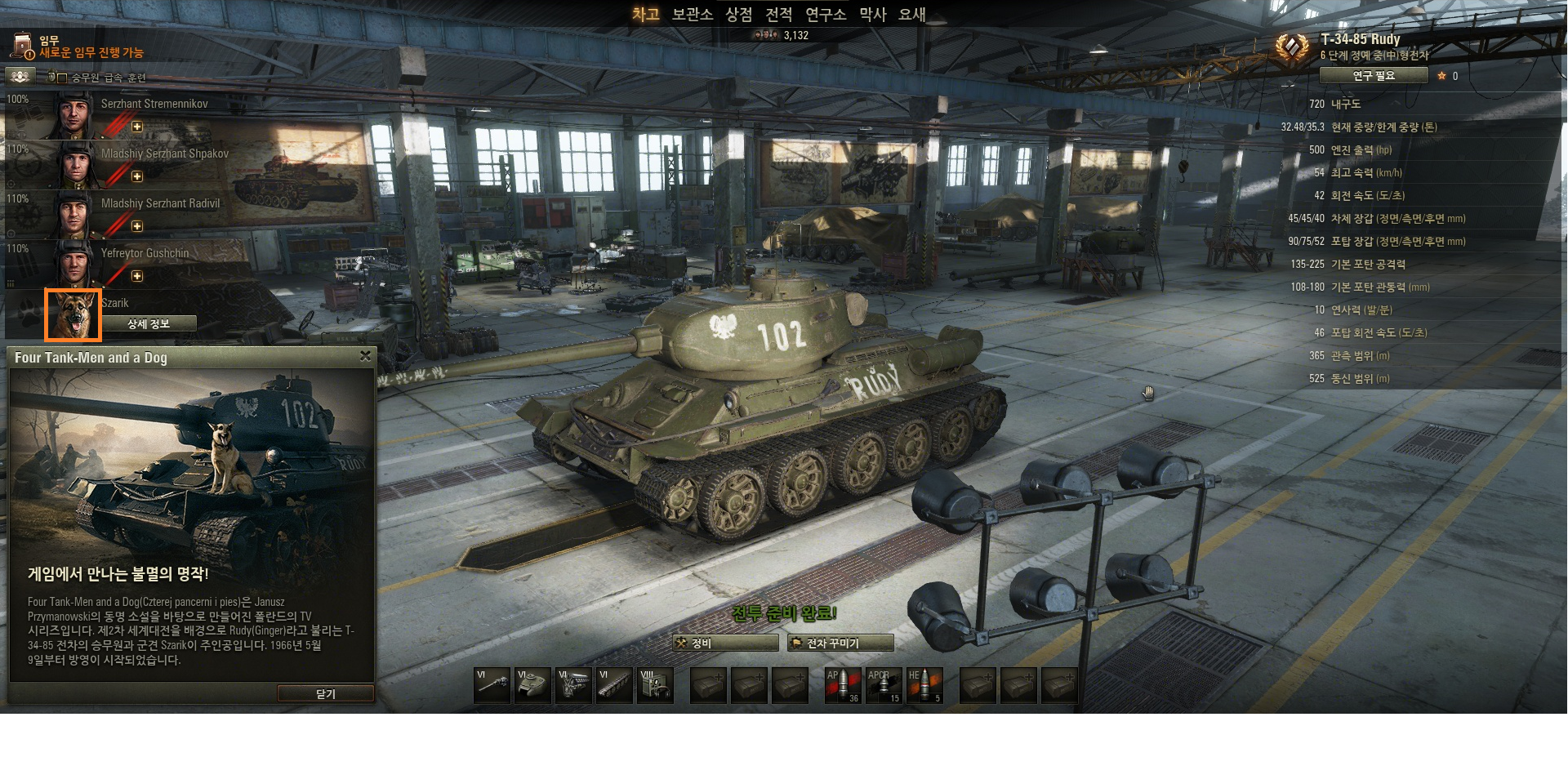Screen dimensions: 1568x757
Task: Open the 막사 (Barracks) tab
Action: (x=872, y=14)
